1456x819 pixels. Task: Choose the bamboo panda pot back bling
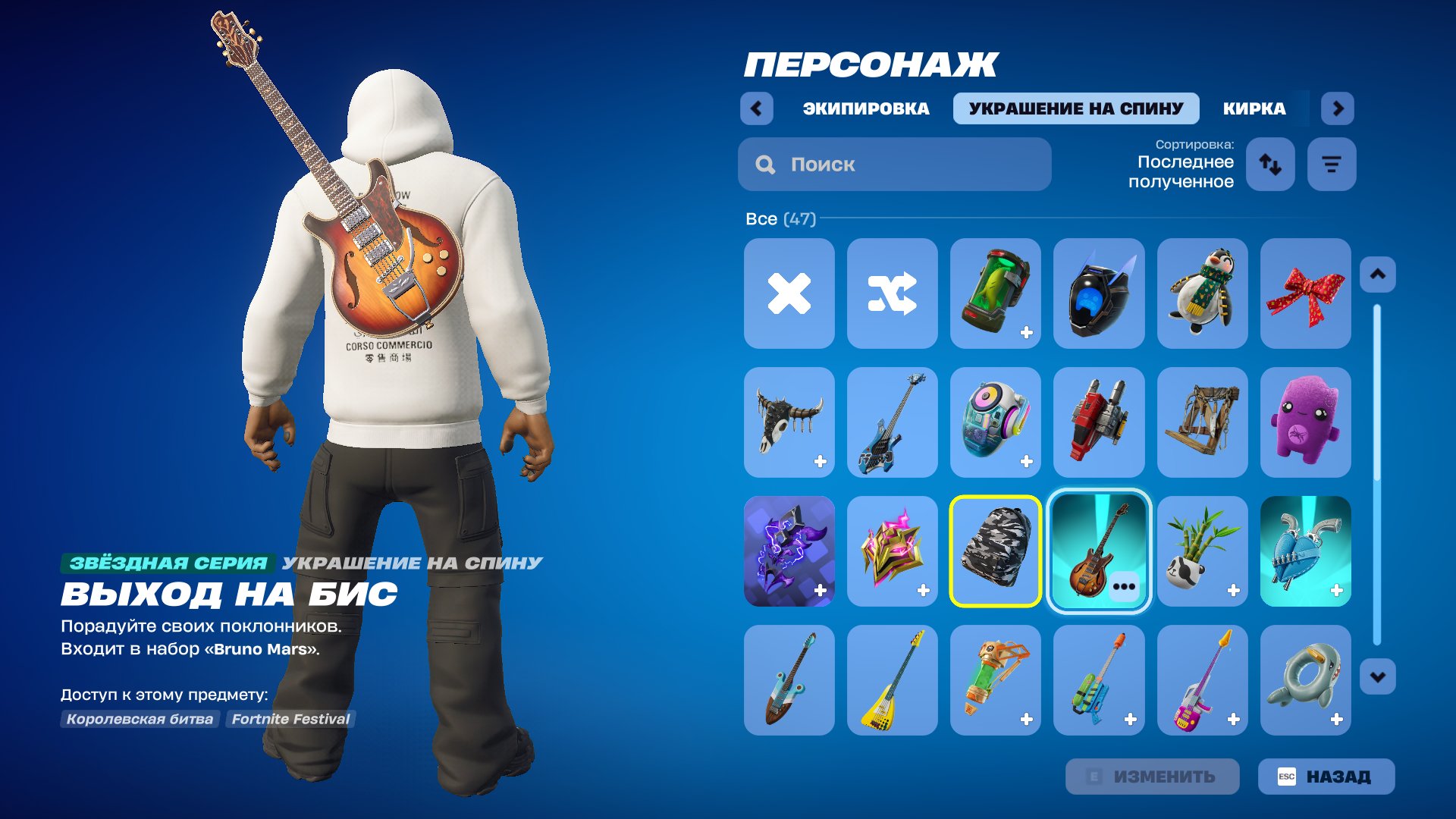pyautogui.click(x=1202, y=551)
